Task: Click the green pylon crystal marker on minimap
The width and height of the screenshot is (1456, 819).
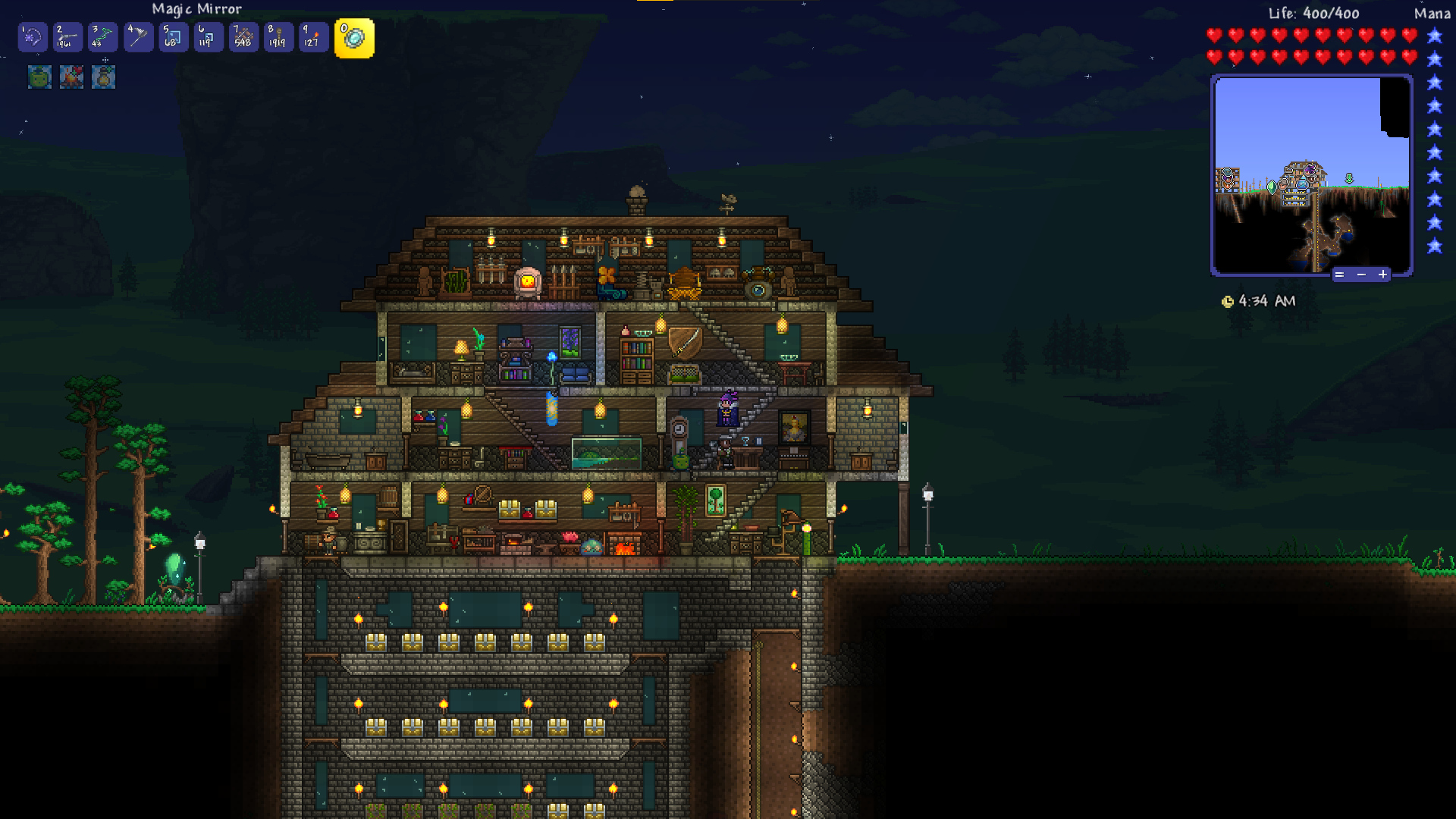Action: coord(1272,186)
